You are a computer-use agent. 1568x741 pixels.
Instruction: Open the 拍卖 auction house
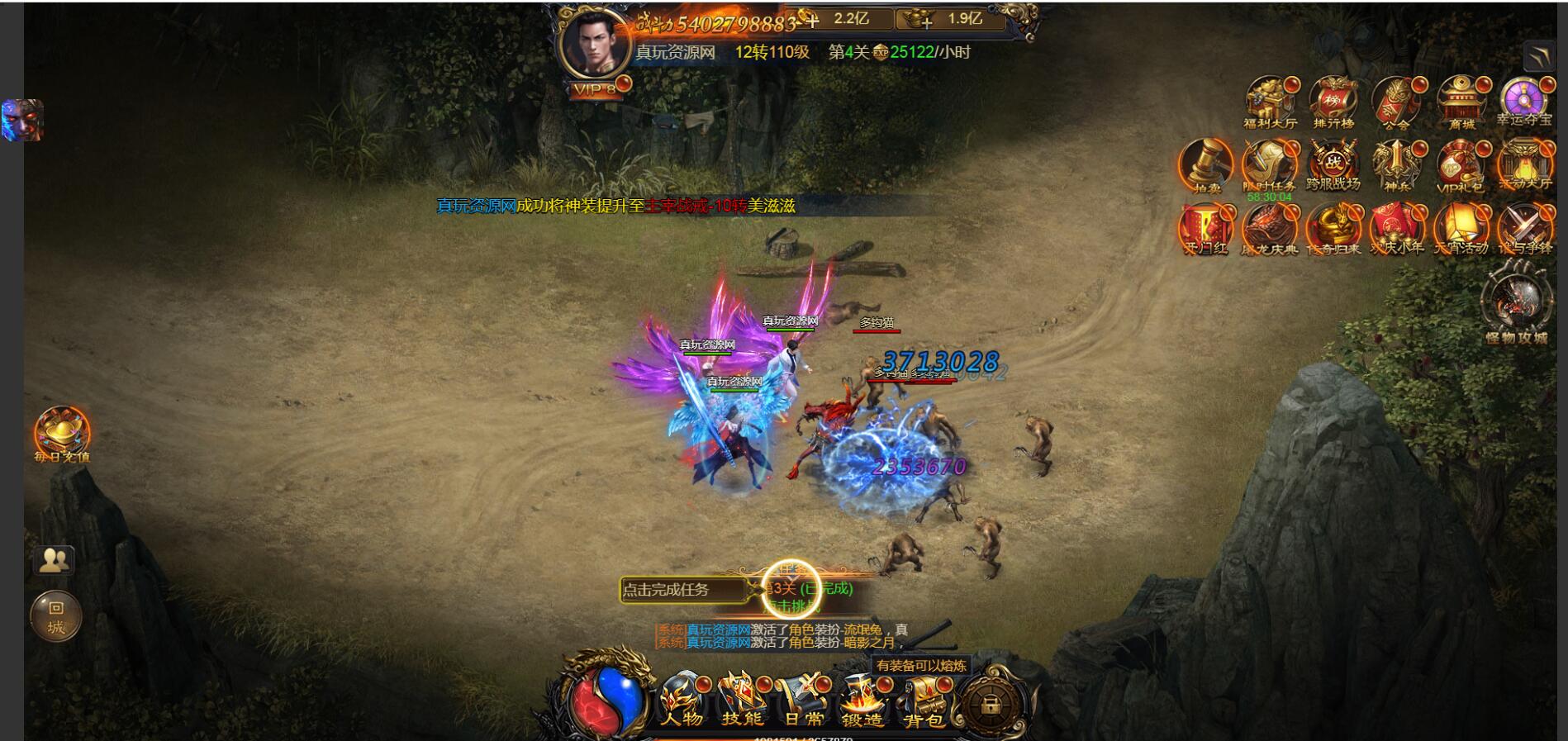tap(1205, 165)
